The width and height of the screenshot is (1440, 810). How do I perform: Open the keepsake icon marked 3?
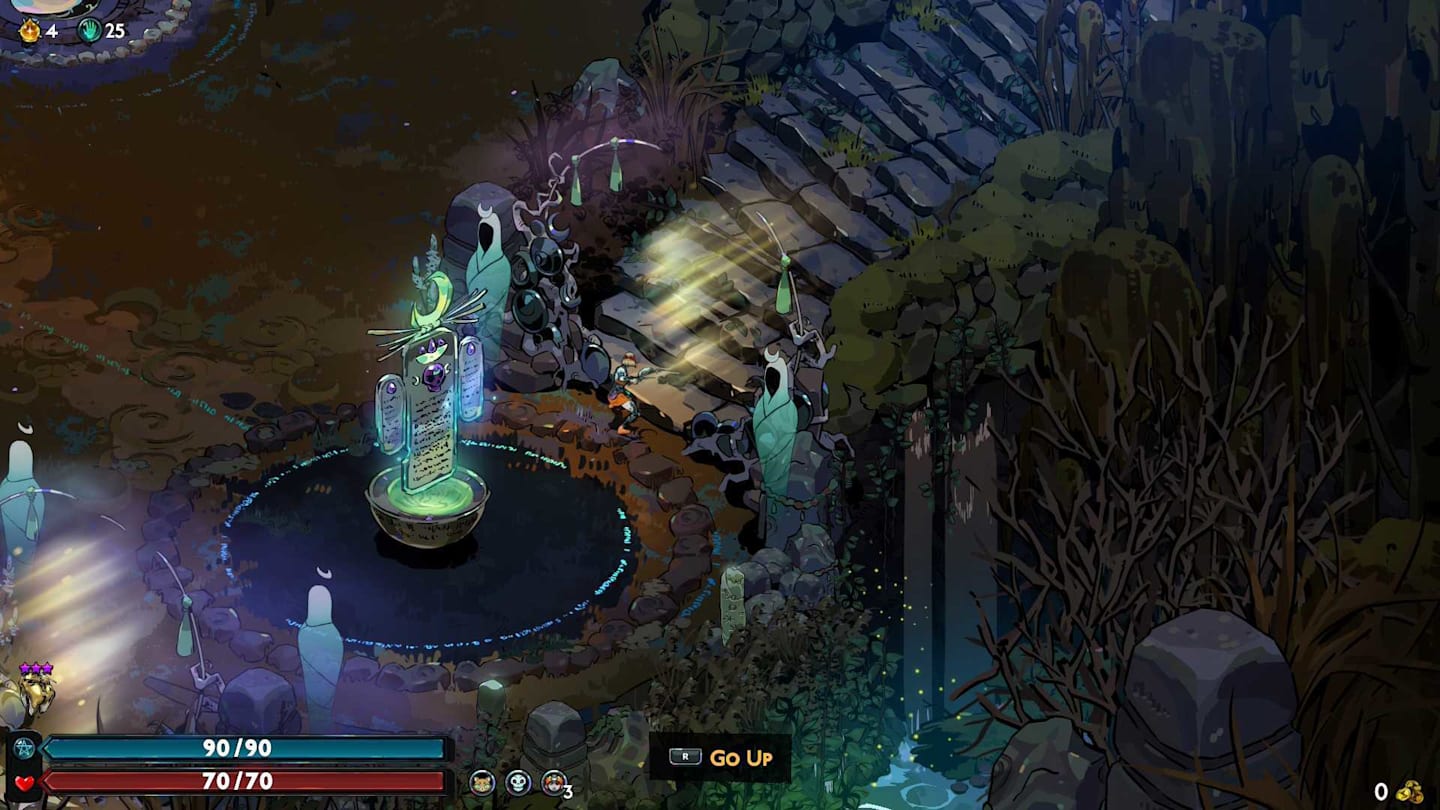coord(554,782)
